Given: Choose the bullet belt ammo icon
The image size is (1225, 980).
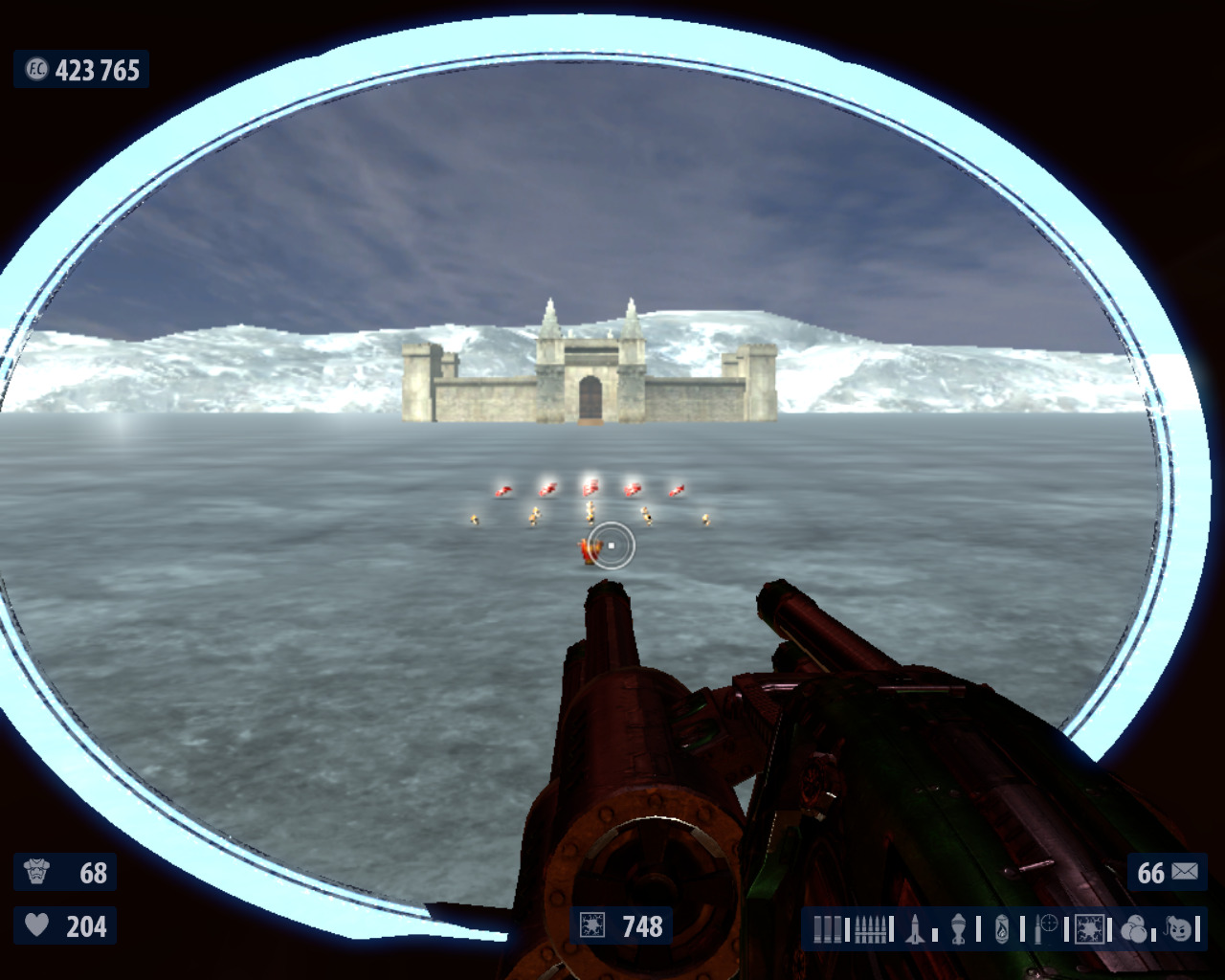Looking at the screenshot, I should click(870, 928).
